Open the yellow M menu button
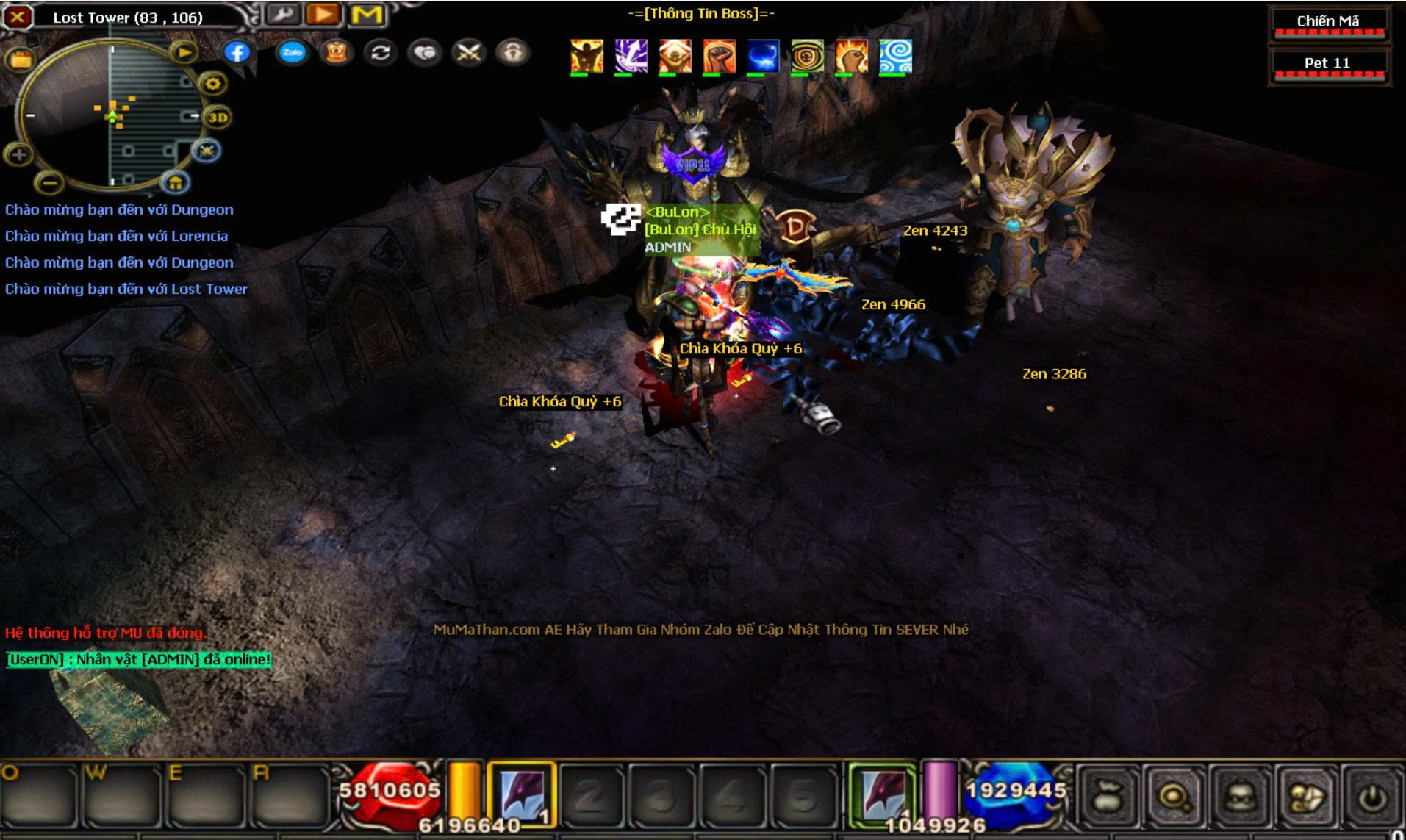 [367, 14]
